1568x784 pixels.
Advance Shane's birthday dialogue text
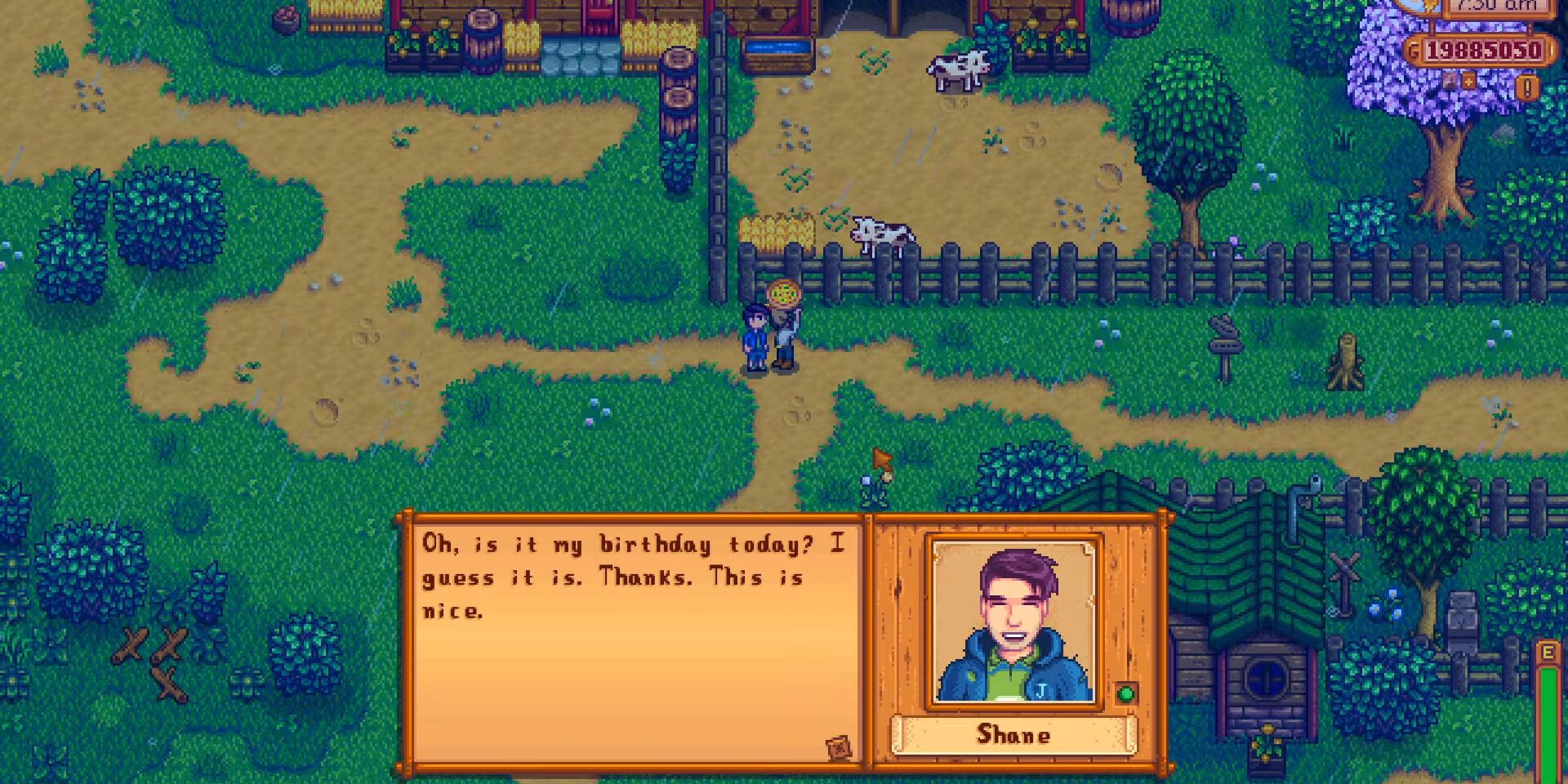pos(633,576)
